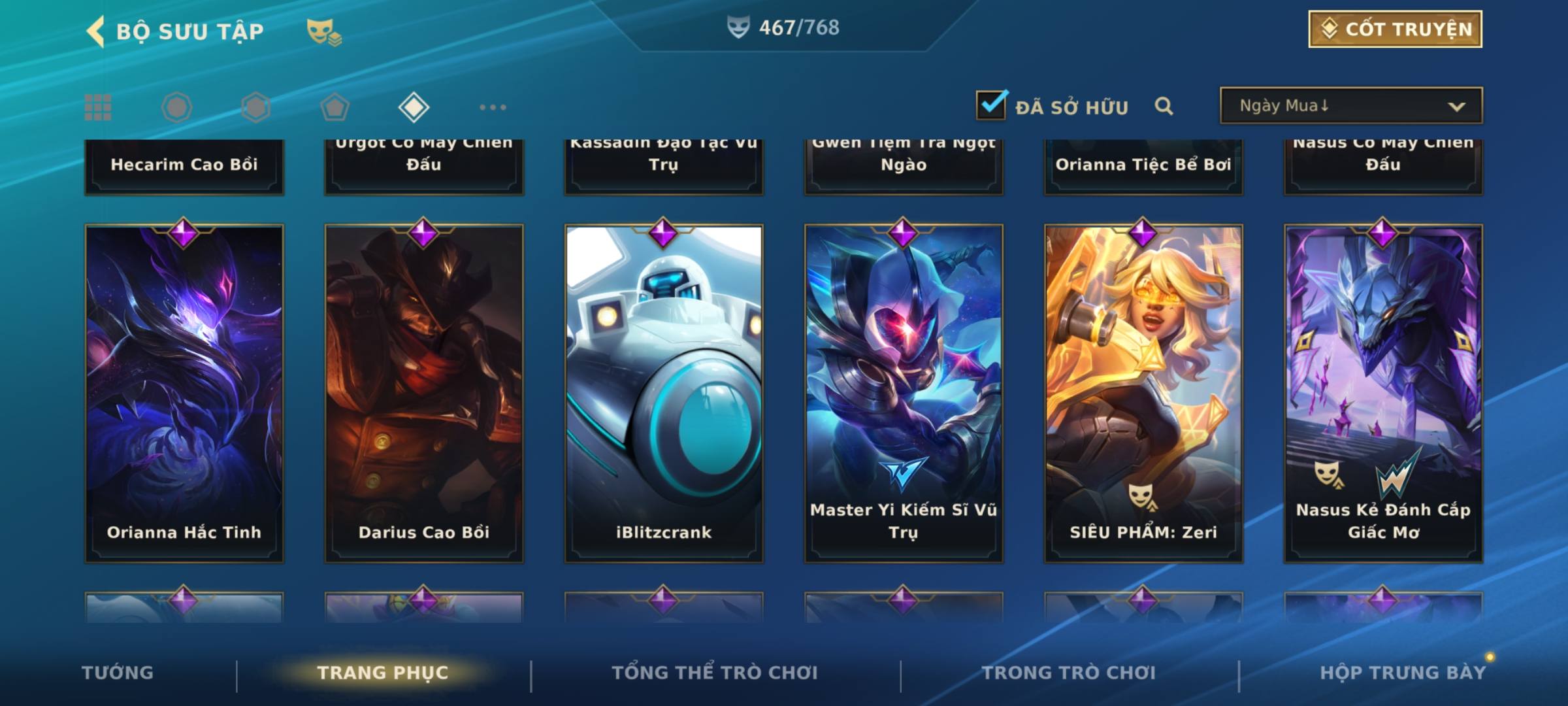The width and height of the screenshot is (1568, 706).
Task: Open the skin search magnifier
Action: pos(1164,106)
